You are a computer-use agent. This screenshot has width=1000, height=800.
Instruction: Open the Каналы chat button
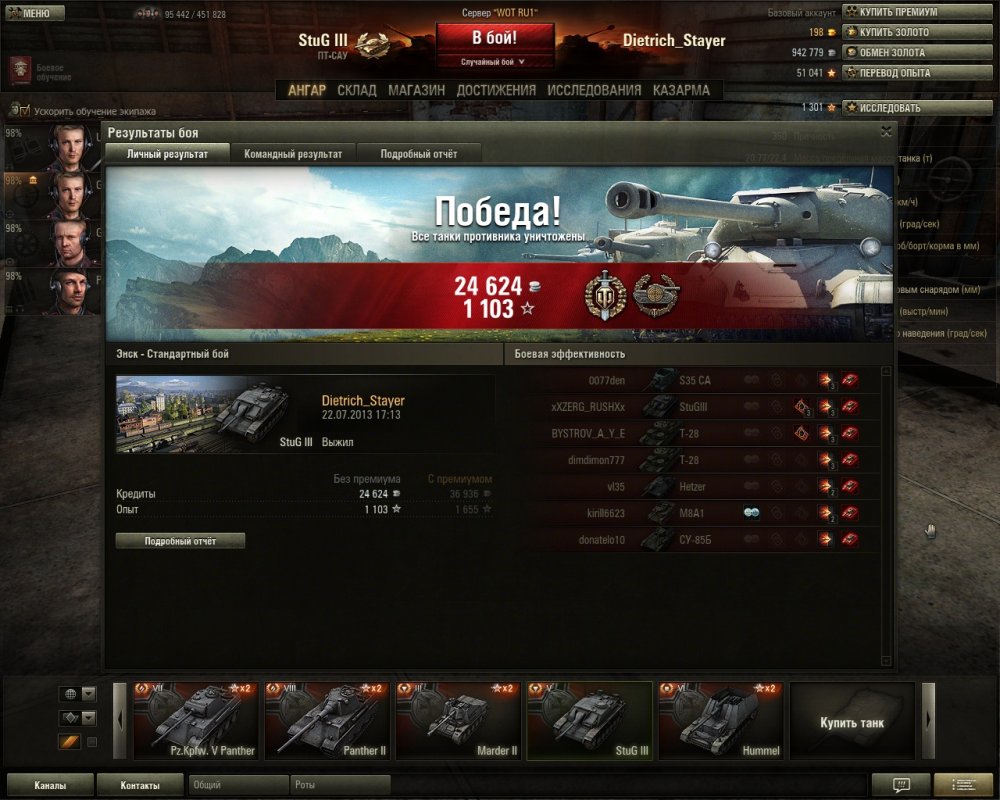[50, 786]
